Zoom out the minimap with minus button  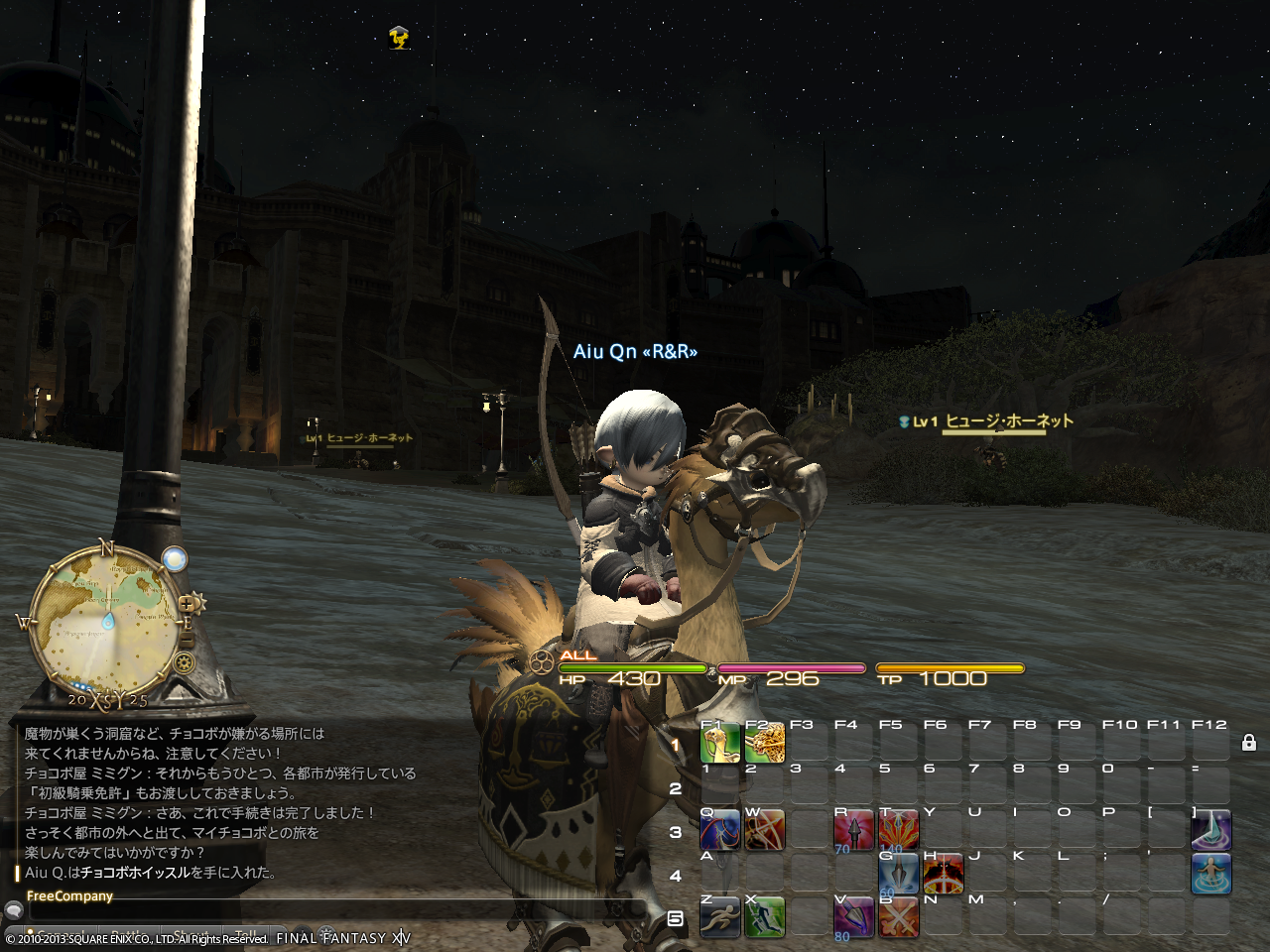[187, 643]
